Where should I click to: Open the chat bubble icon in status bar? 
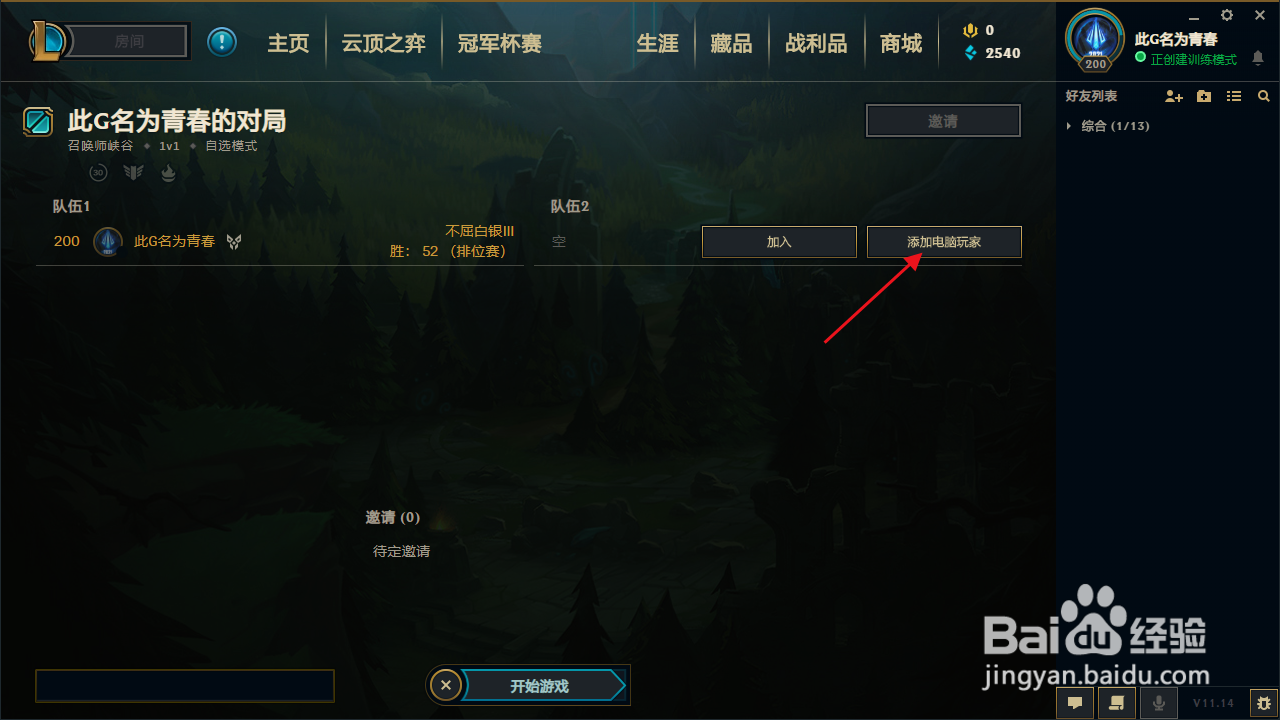click(x=1074, y=703)
